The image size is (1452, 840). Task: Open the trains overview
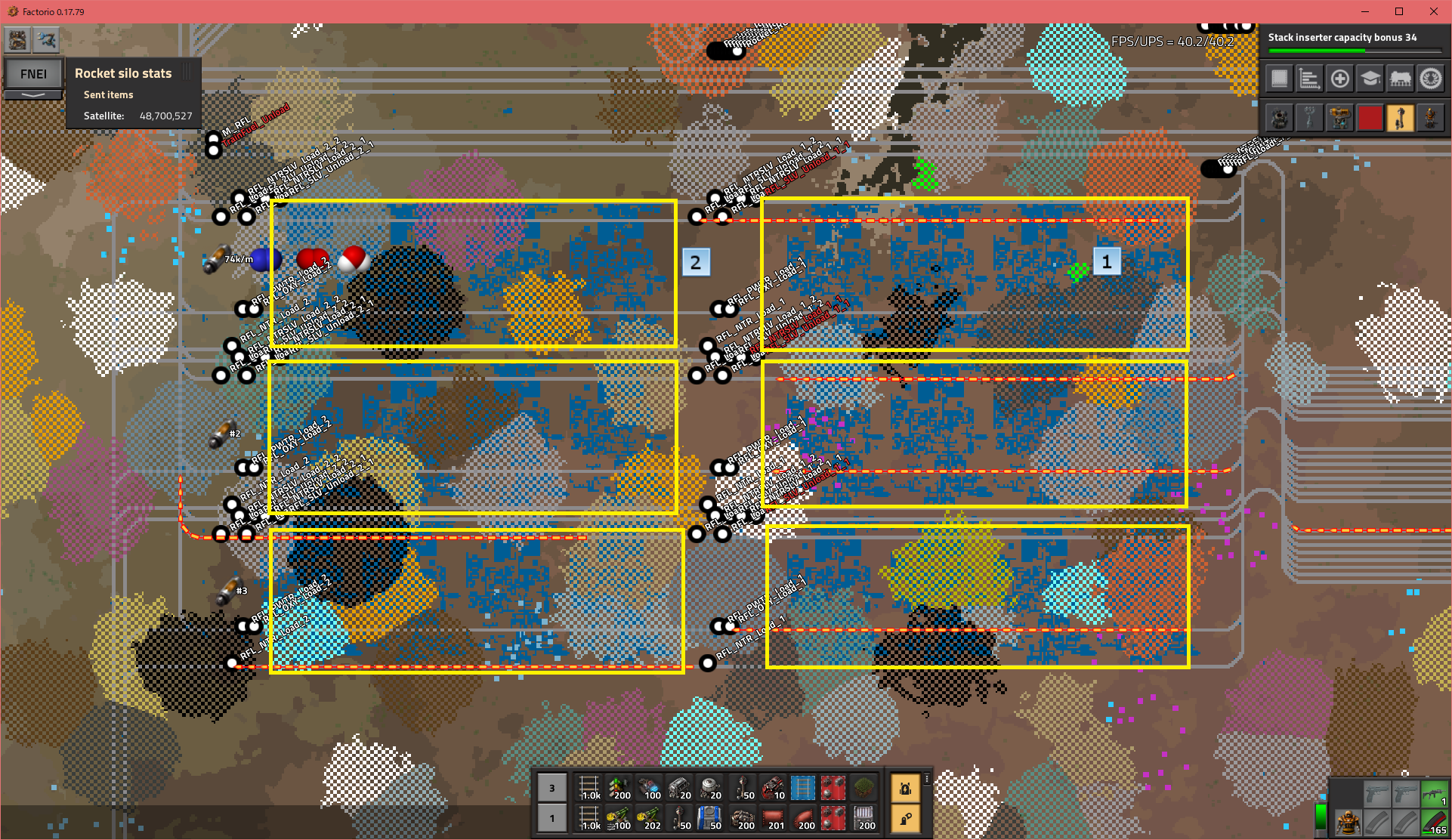(1400, 79)
